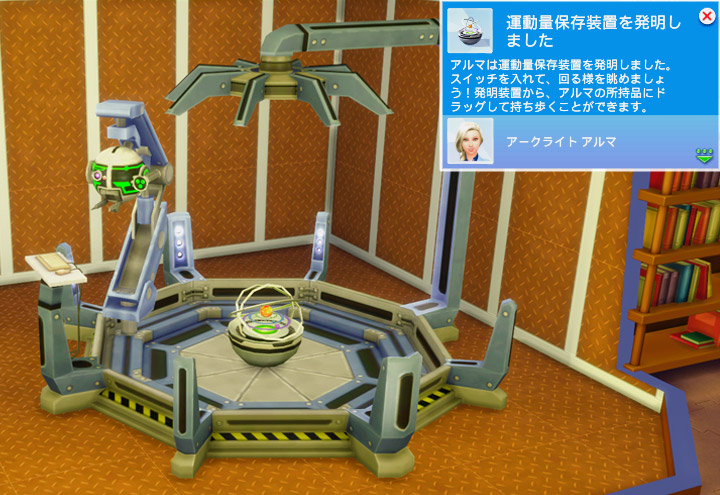Select Alma's portrait in the notification
720x495 pixels.
(x=469, y=141)
